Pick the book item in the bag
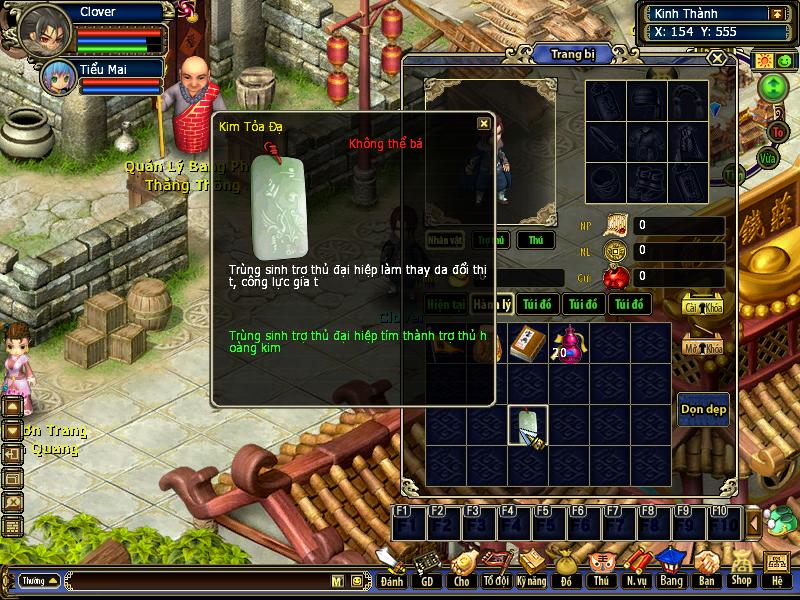800x600 pixels. [527, 343]
